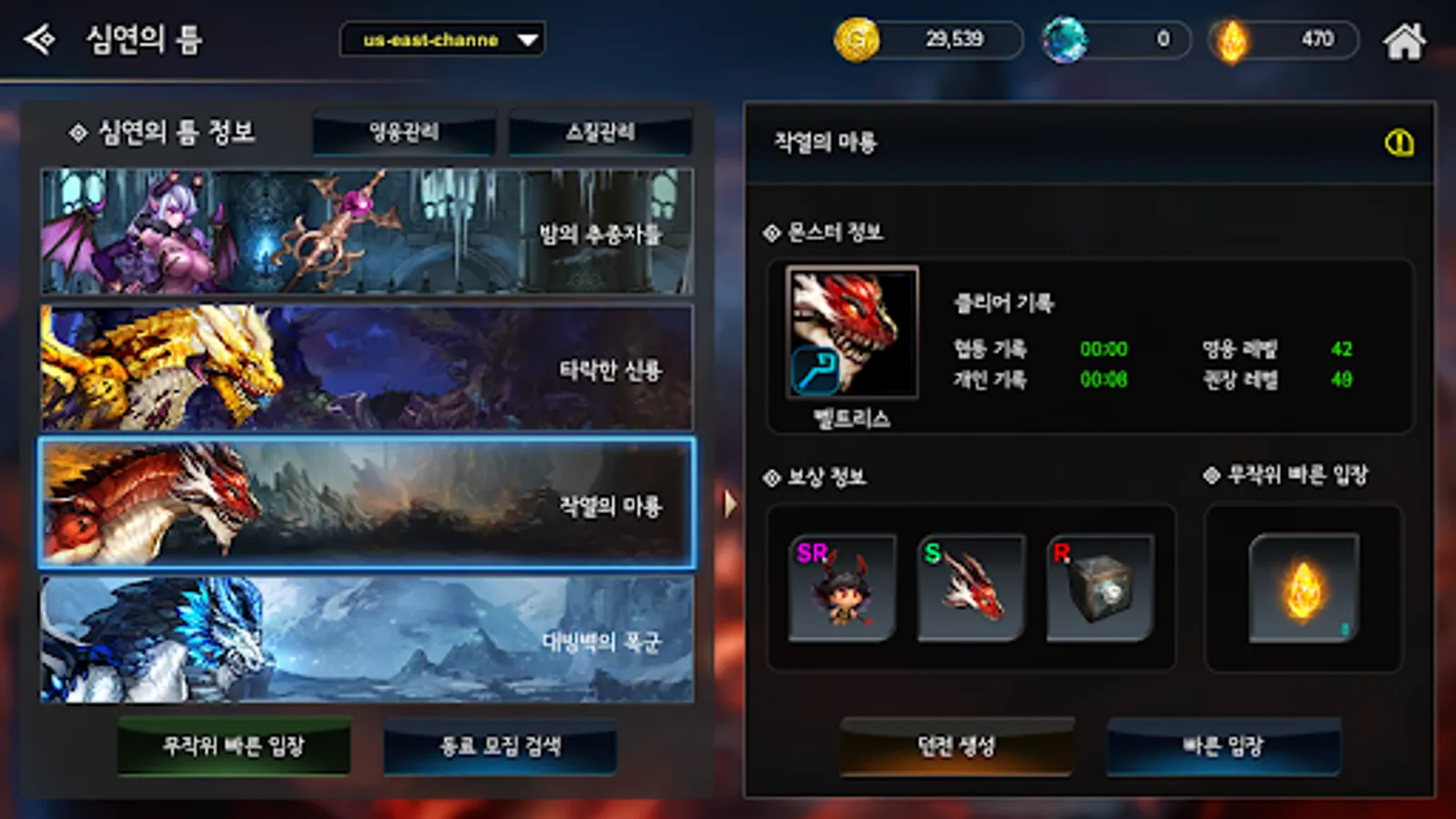
Task: Switch to the 영웅관리 tab
Action: click(404, 132)
